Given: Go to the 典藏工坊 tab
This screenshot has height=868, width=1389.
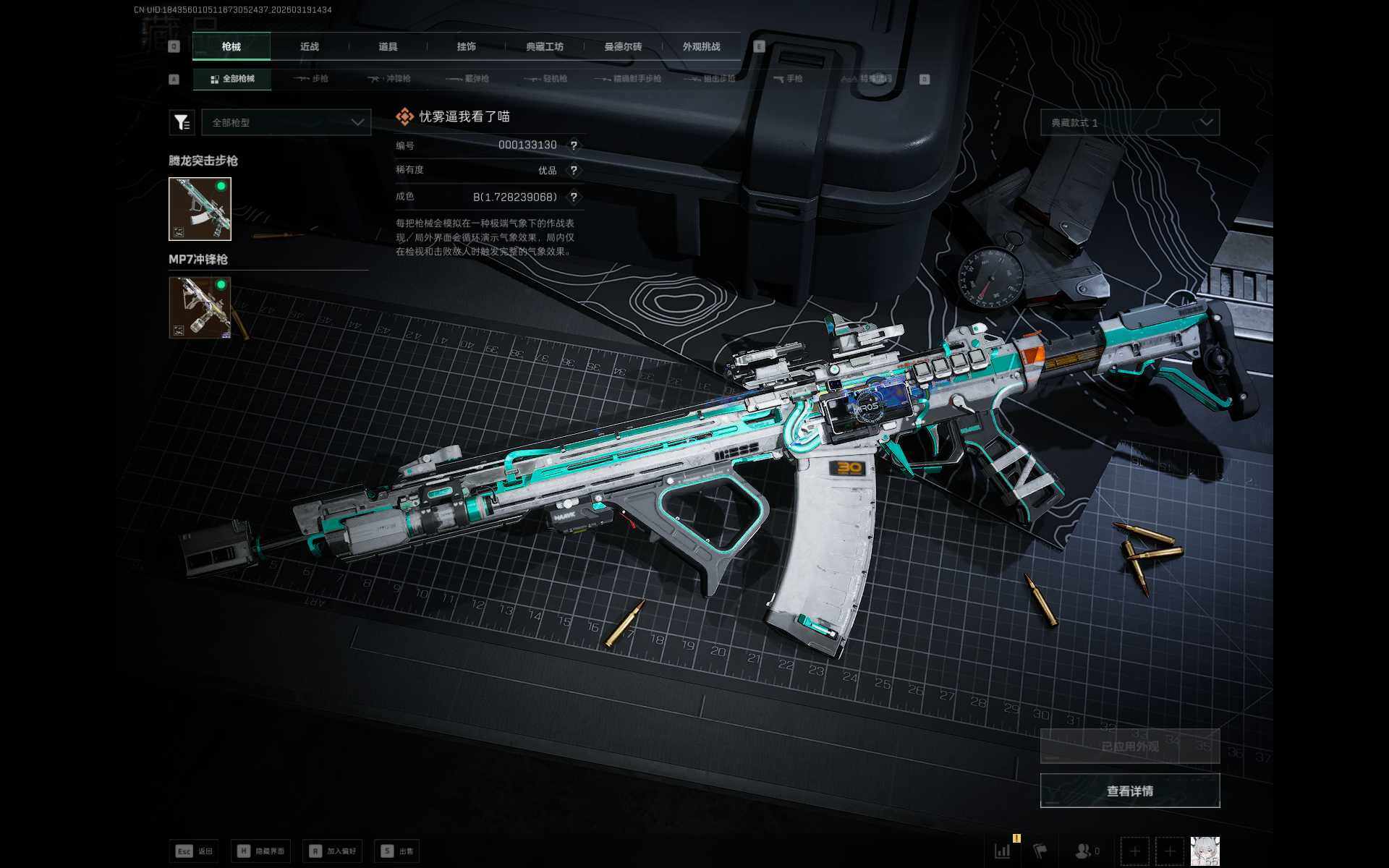Looking at the screenshot, I should [544, 46].
